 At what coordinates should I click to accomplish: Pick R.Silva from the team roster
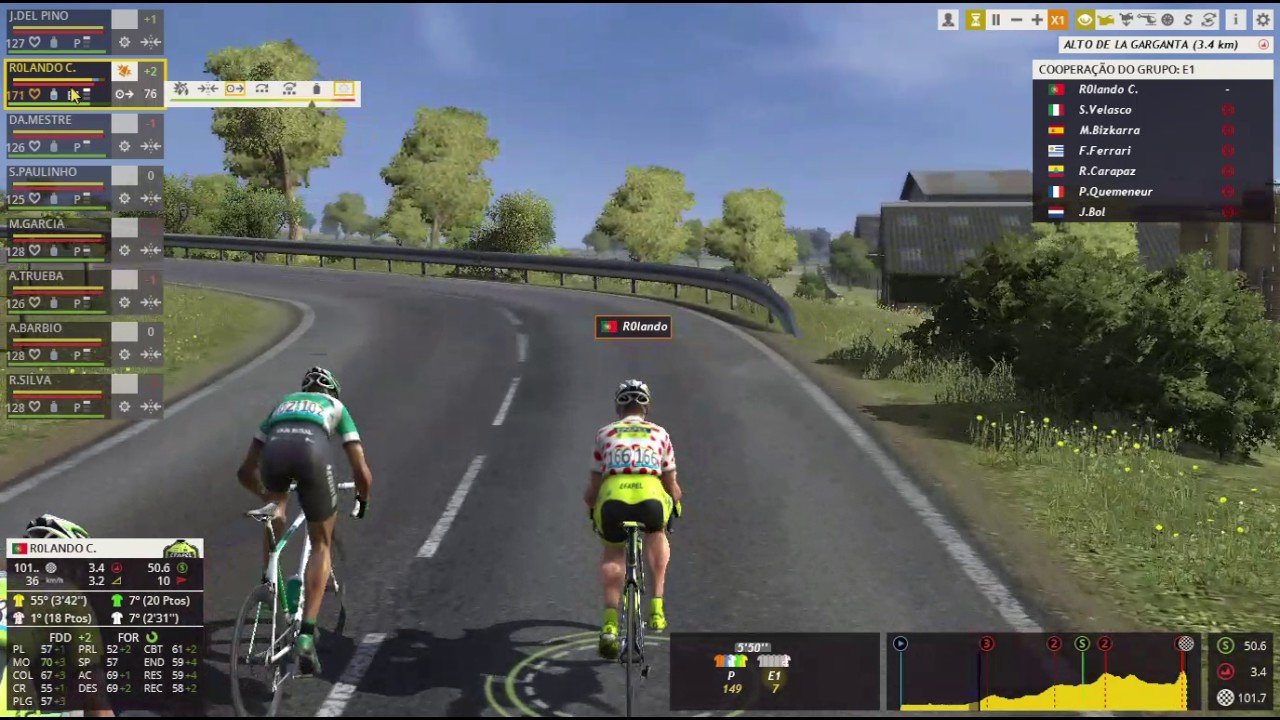31,380
